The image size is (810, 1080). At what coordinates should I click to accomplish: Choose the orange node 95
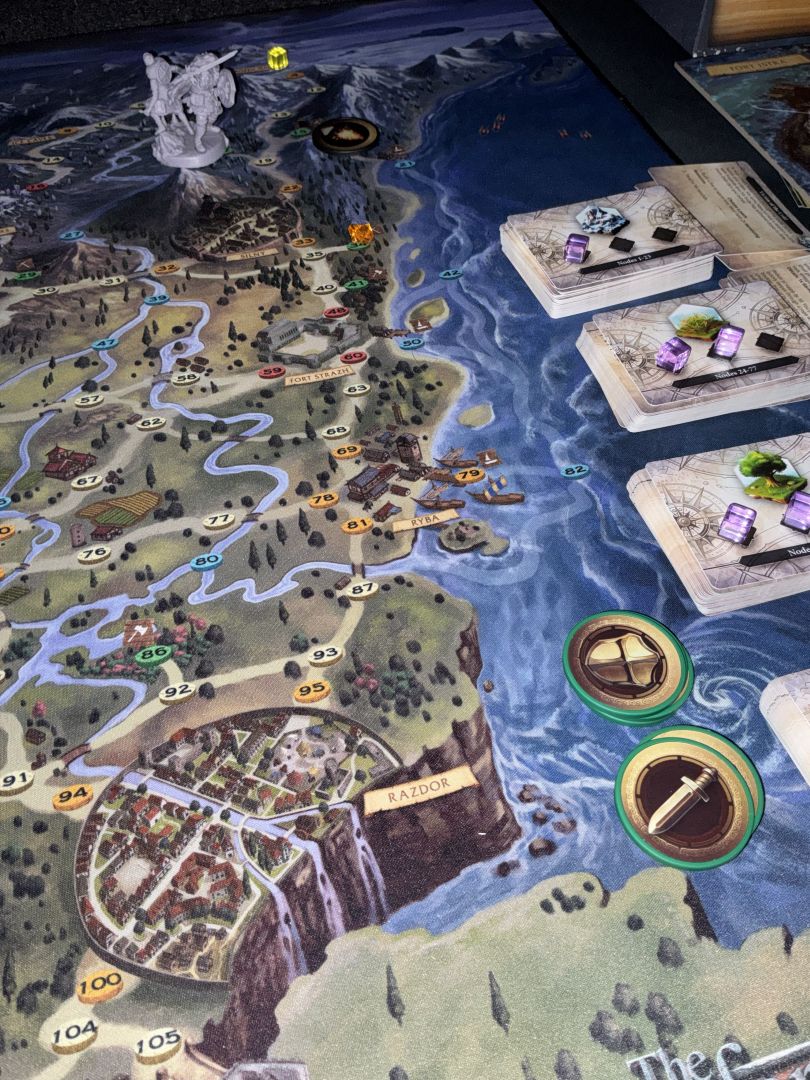click(x=312, y=689)
